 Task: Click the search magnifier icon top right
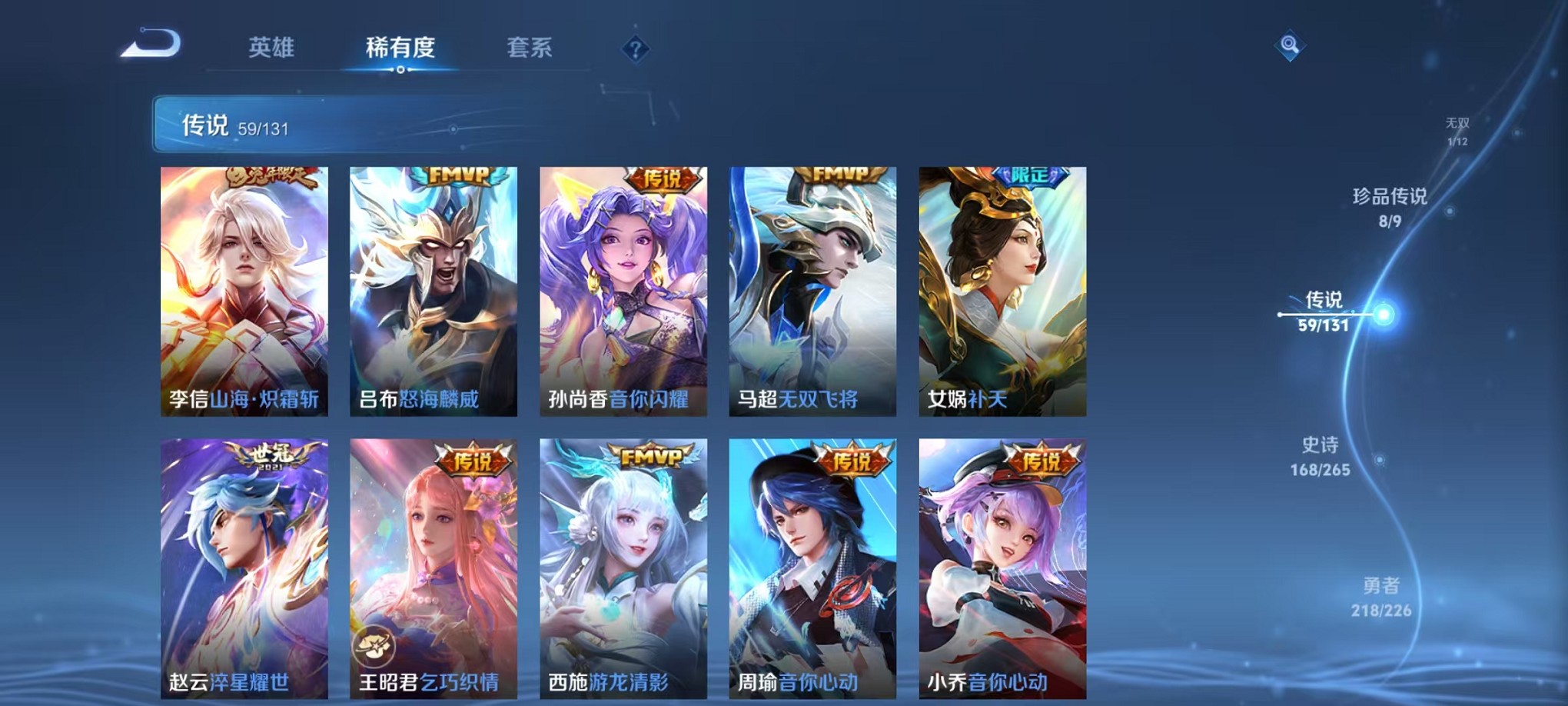point(1291,44)
